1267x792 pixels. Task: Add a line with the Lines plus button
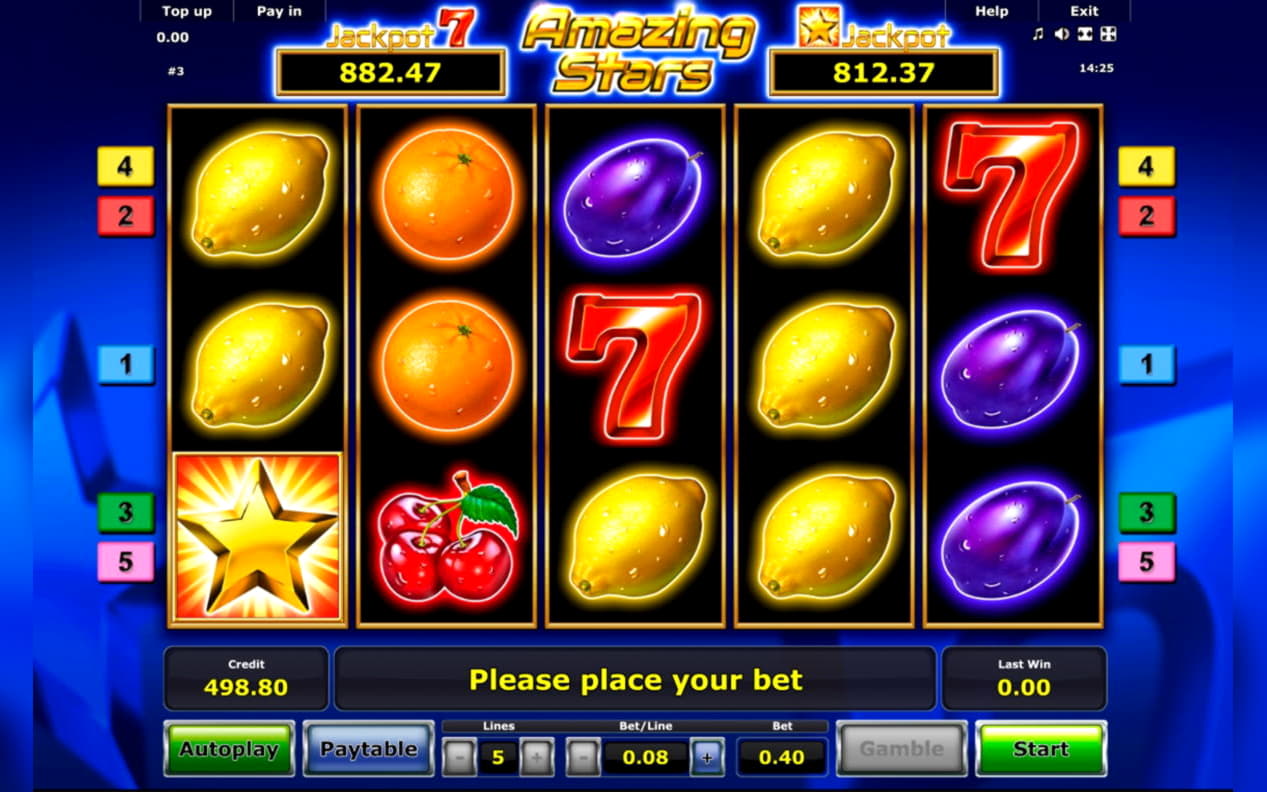coord(536,757)
